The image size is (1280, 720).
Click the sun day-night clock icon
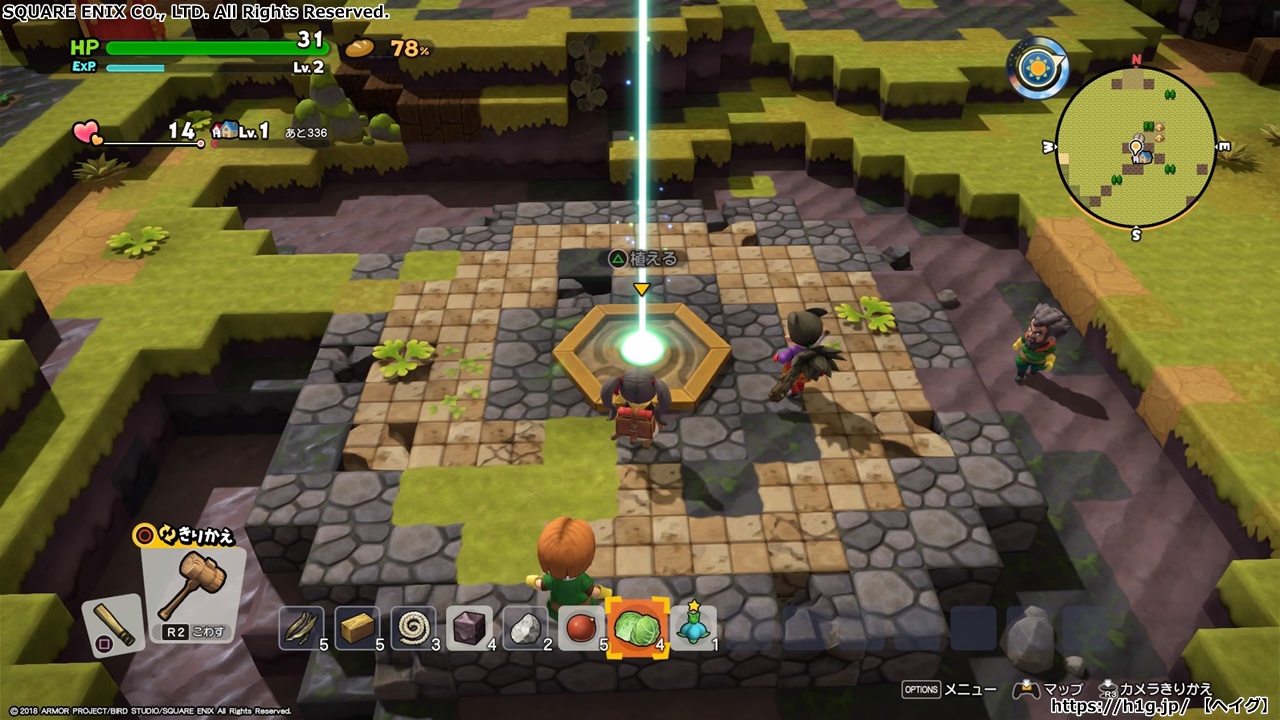click(1037, 68)
